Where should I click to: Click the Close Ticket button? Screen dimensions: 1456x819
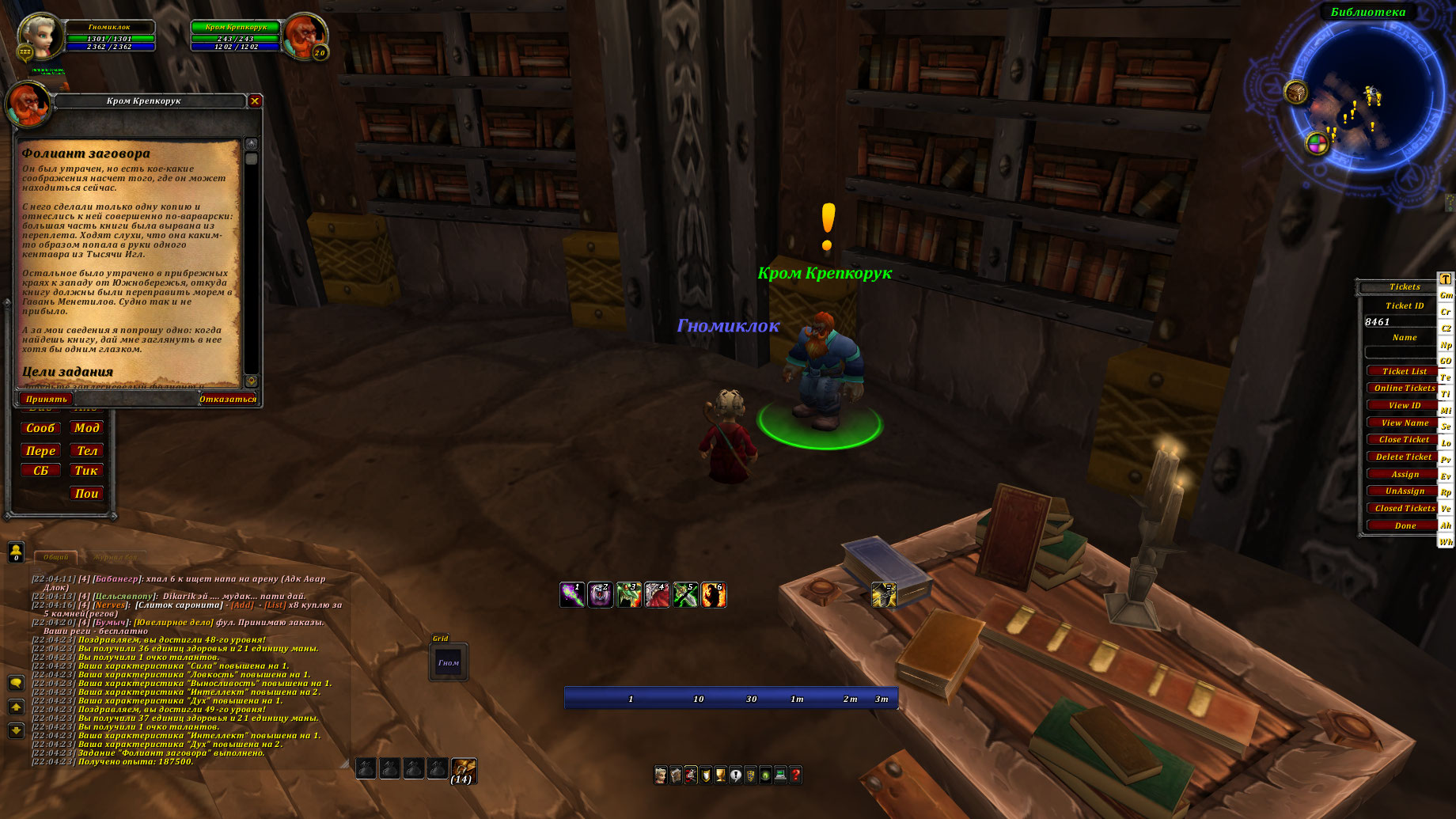click(1404, 439)
